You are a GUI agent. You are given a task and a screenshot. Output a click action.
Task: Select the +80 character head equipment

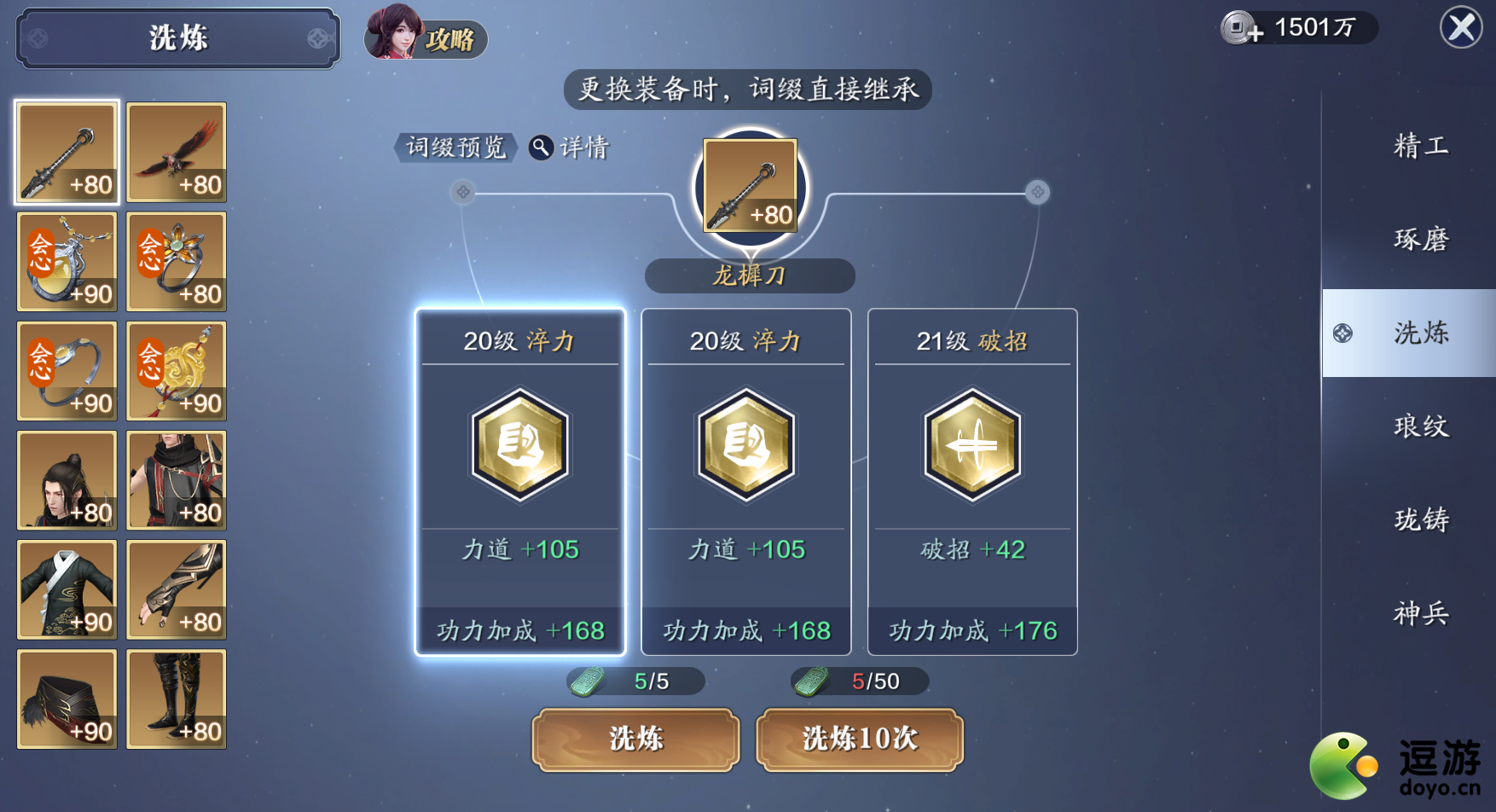67,480
